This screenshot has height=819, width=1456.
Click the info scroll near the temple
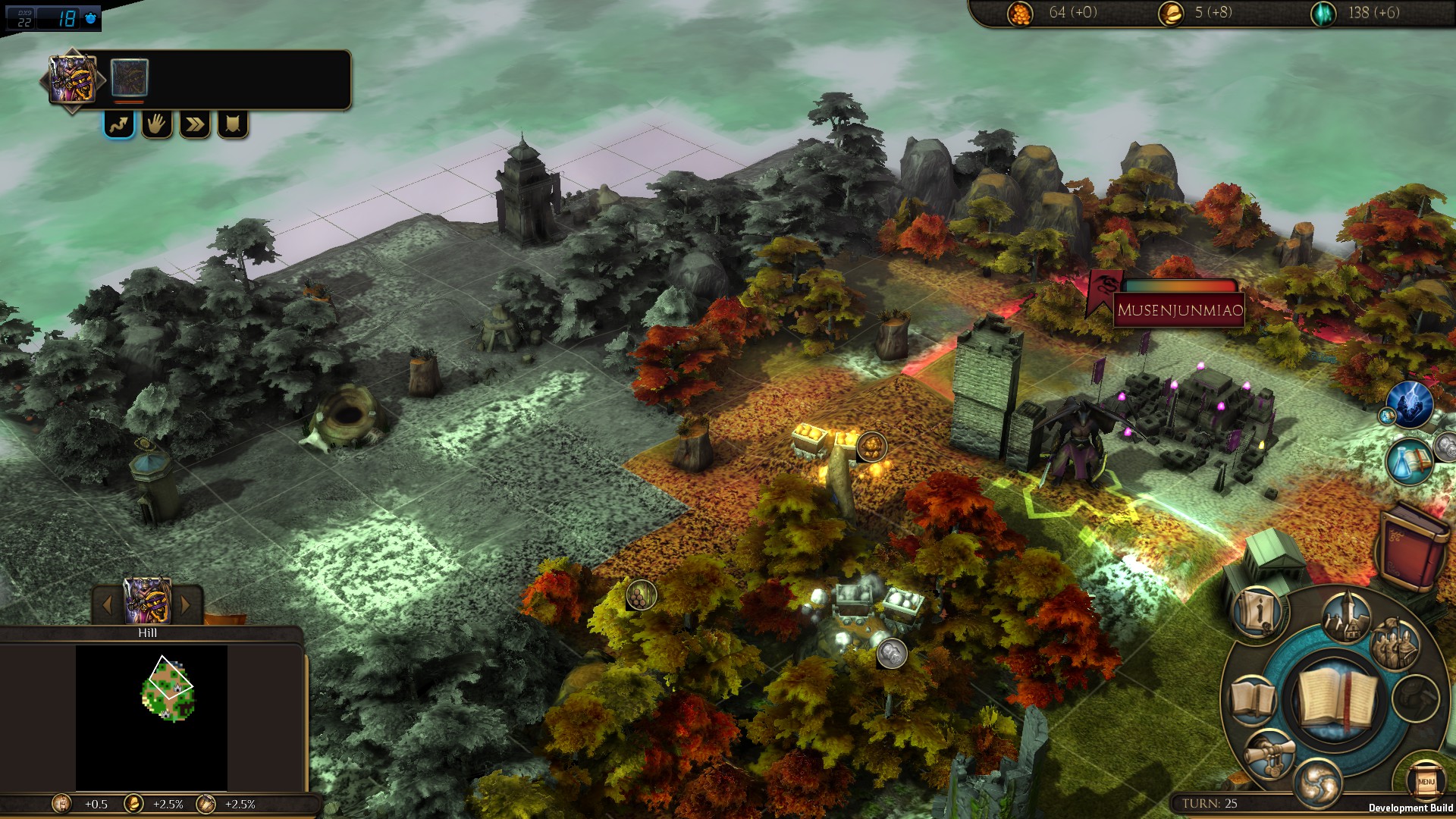1256,613
